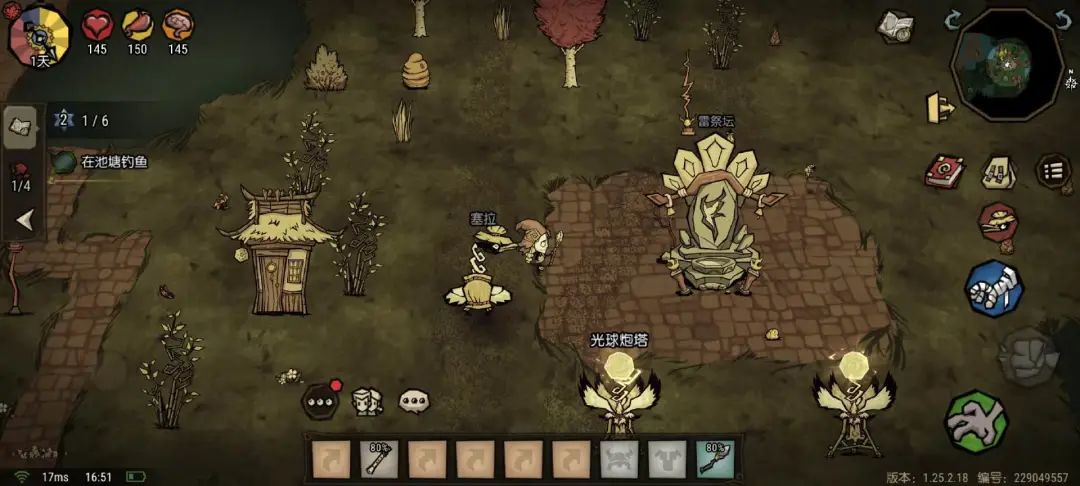Open the list menu button
Image resolution: width=1080 pixels, height=486 pixels.
1052,171
